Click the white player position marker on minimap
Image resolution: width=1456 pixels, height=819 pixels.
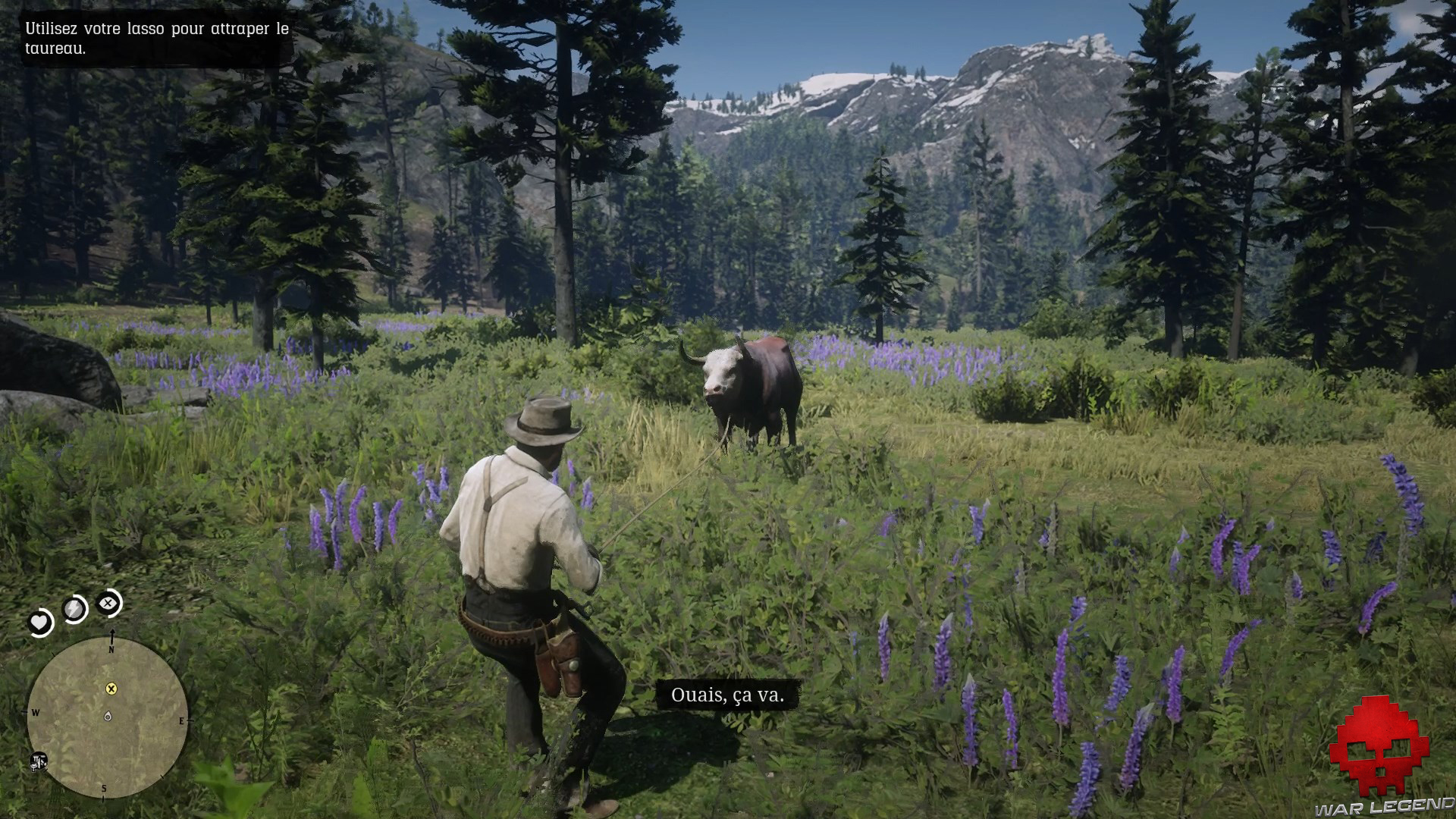(108, 717)
